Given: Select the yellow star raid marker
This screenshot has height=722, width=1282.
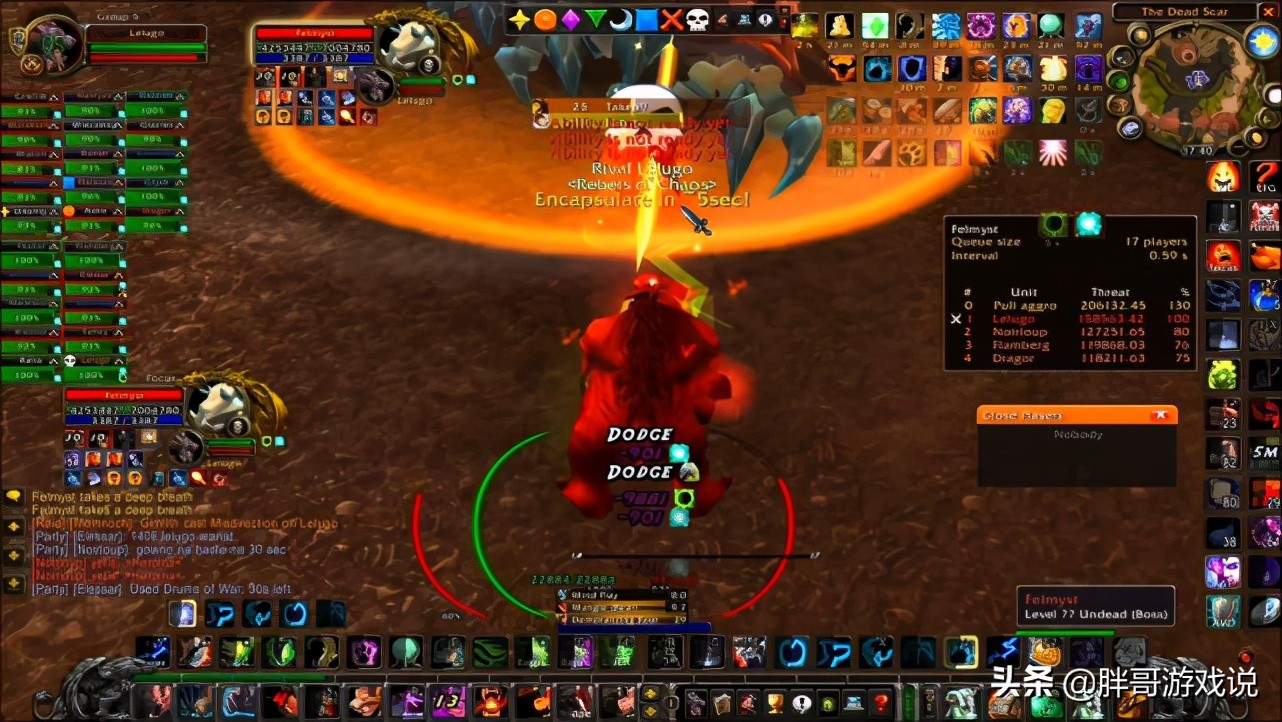Looking at the screenshot, I should point(518,19).
